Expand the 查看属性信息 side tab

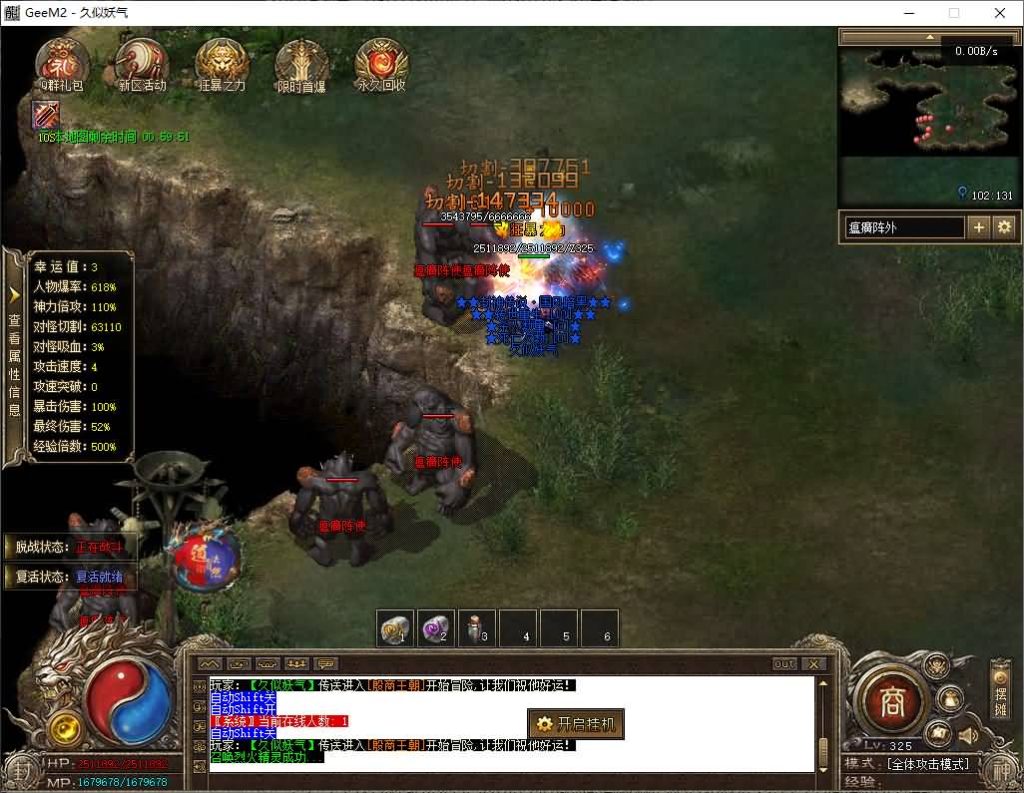tap(14, 358)
